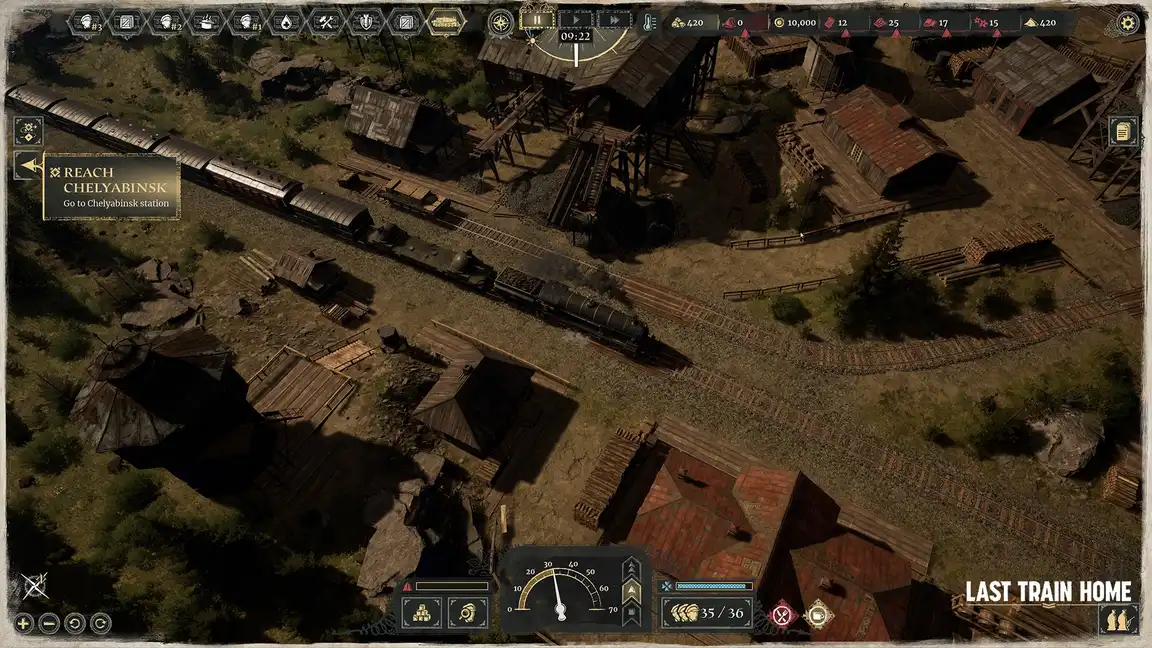Collapse the objective panel with arrow
The image size is (1152, 648).
(28, 166)
